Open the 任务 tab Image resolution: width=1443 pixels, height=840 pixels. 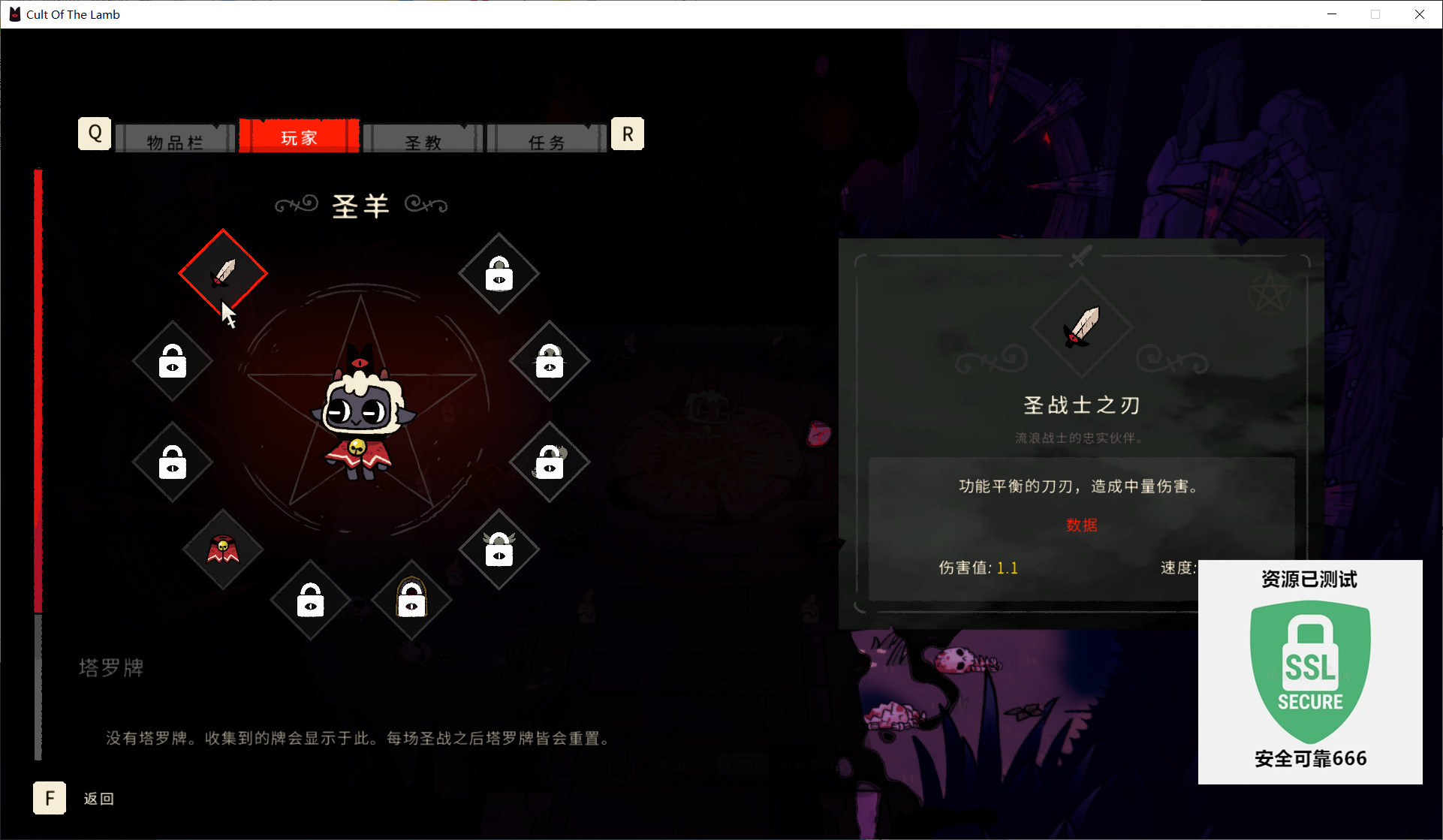[x=547, y=139]
